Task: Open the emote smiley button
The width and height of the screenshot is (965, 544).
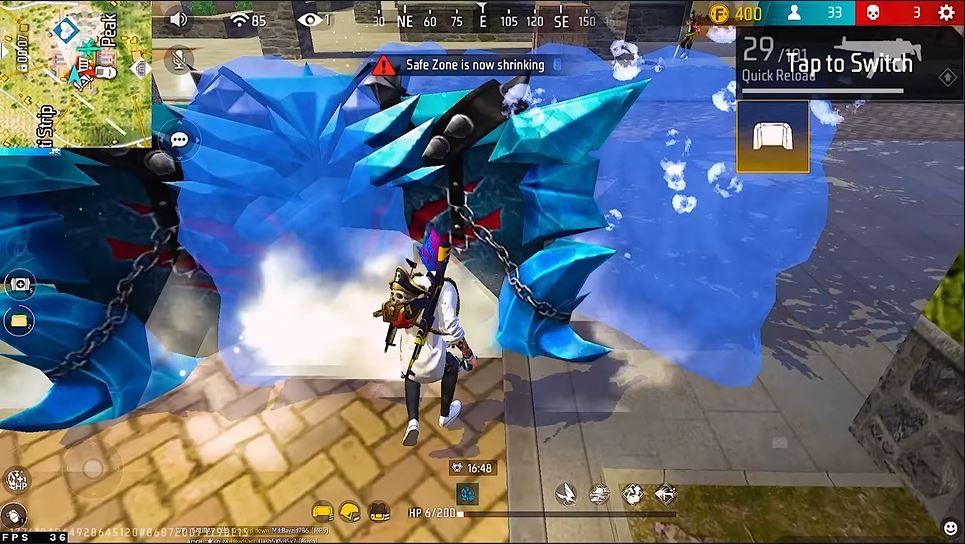Action: 949,528
